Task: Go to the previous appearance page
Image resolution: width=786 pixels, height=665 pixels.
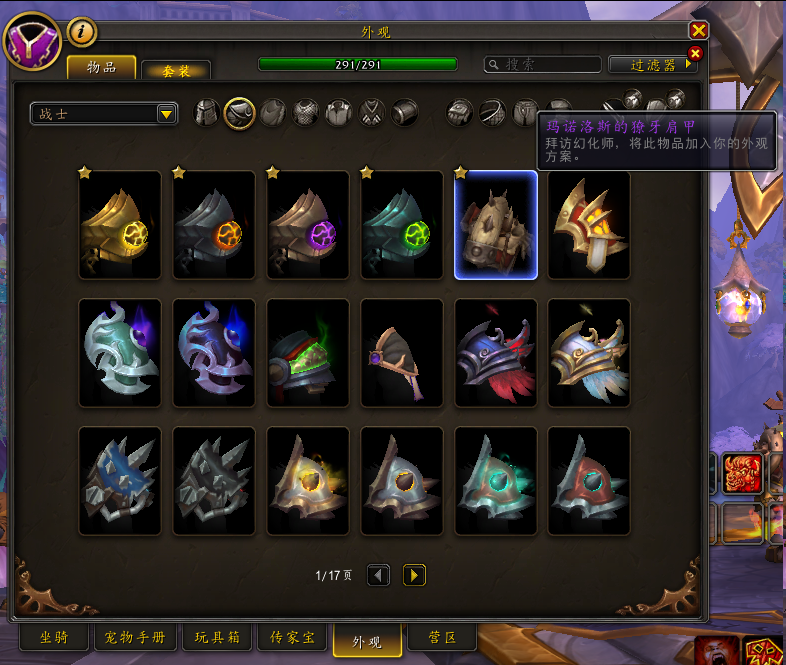Action: tap(378, 575)
